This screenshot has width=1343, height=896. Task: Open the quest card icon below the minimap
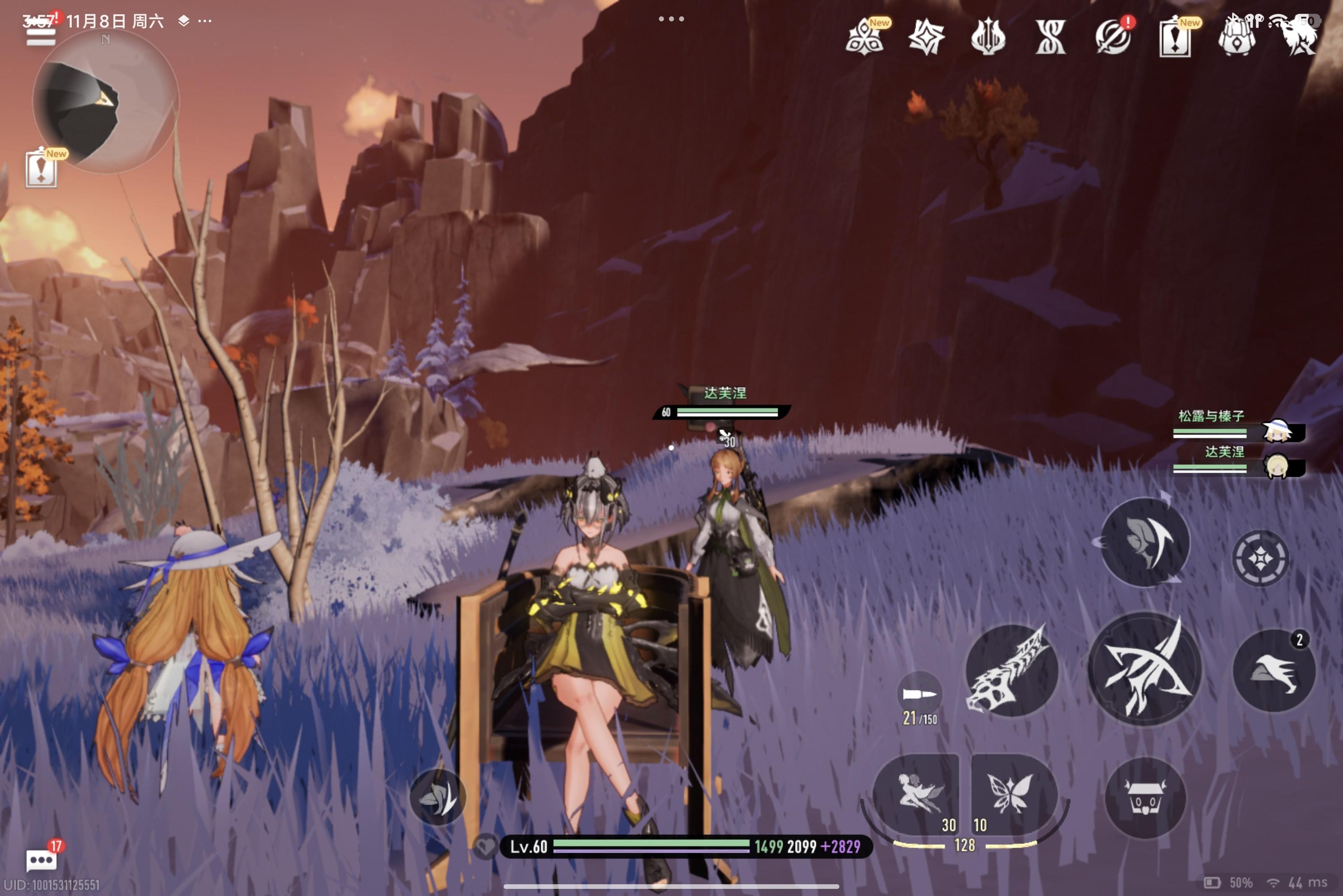tap(41, 169)
